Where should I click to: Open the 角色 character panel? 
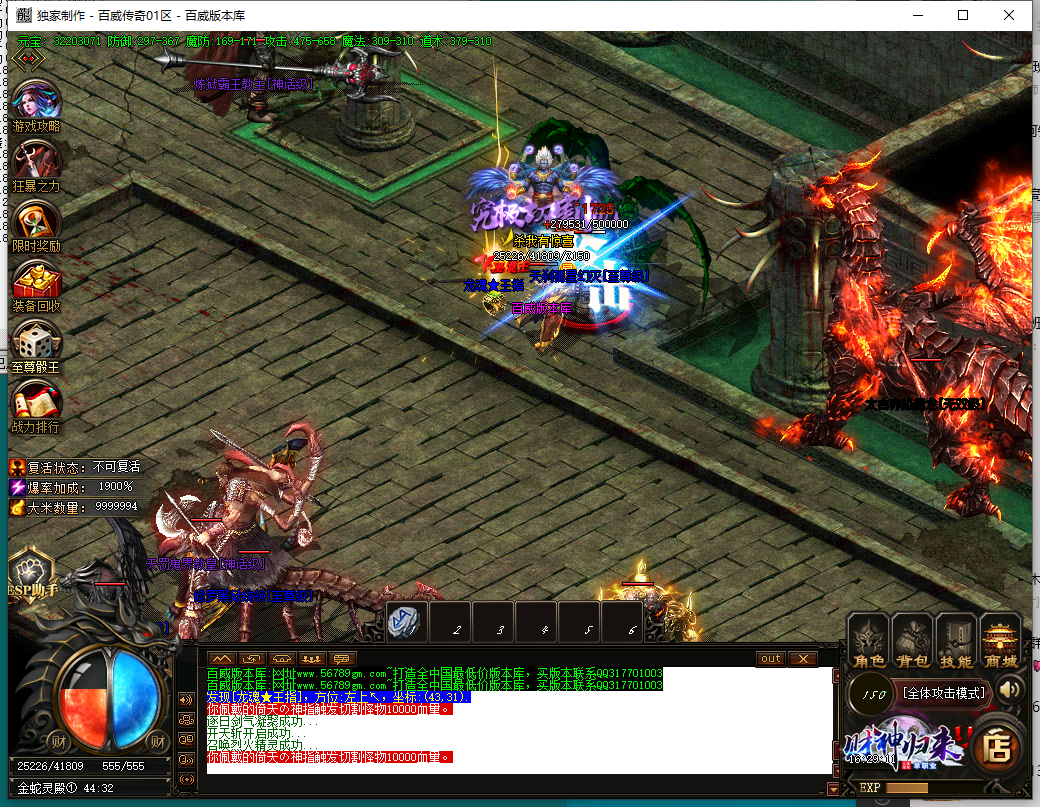coord(869,641)
